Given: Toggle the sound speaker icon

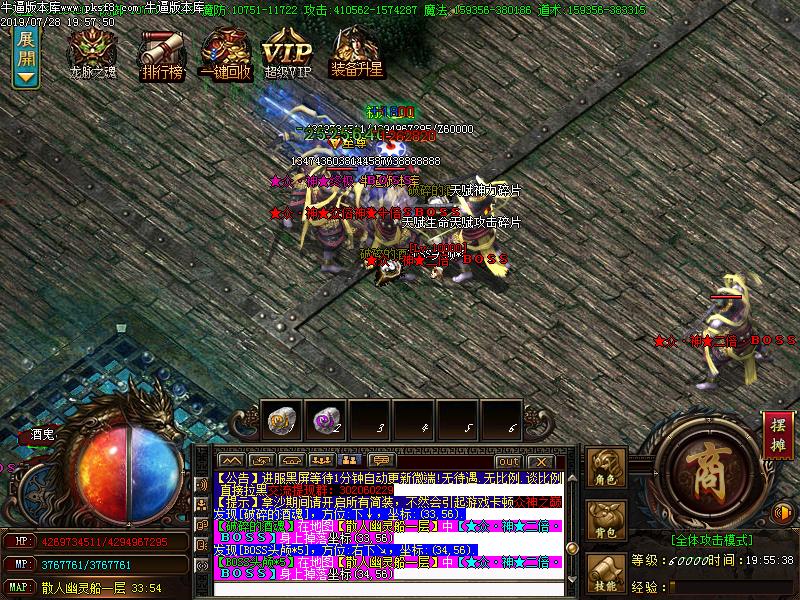Looking at the screenshot, I should tap(783, 513).
